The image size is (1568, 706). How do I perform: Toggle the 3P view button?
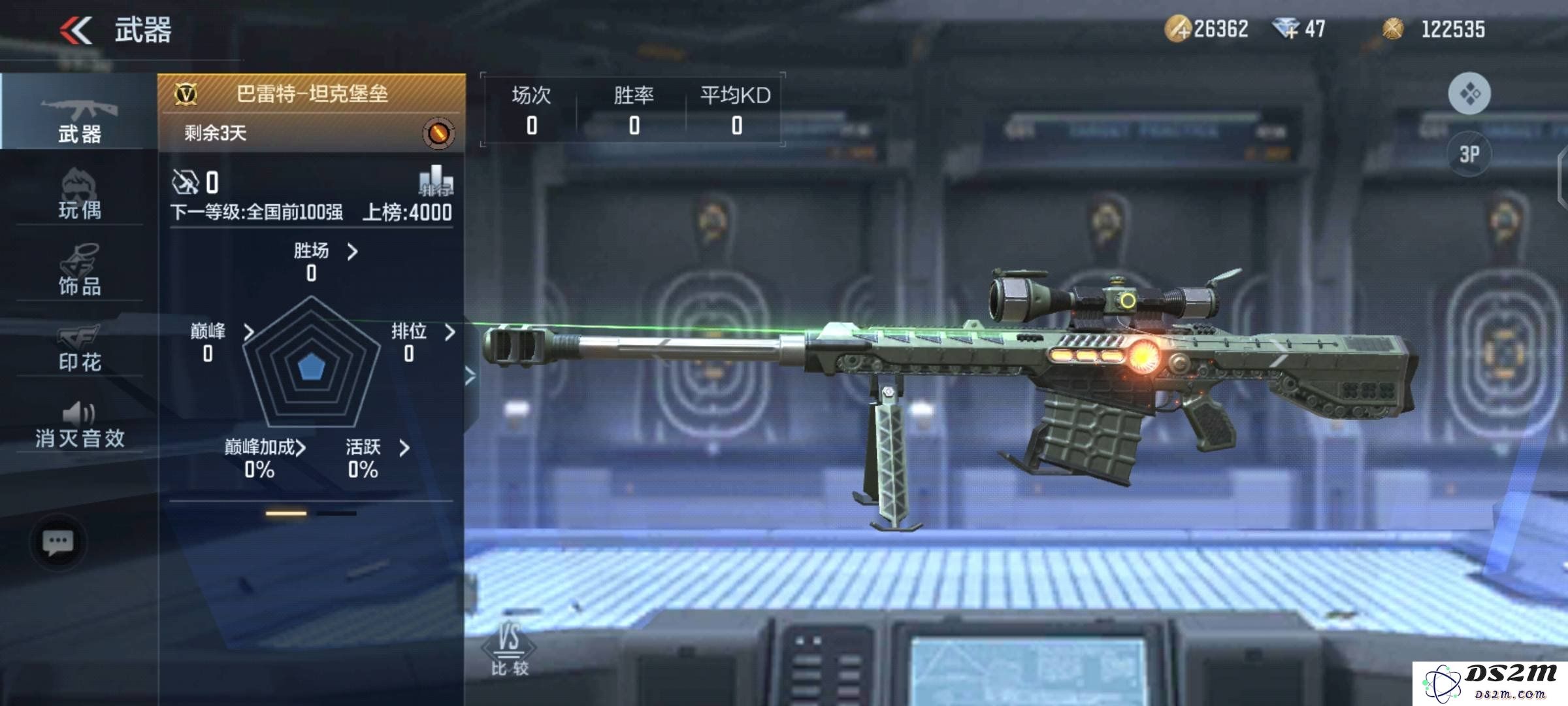coord(1469,154)
